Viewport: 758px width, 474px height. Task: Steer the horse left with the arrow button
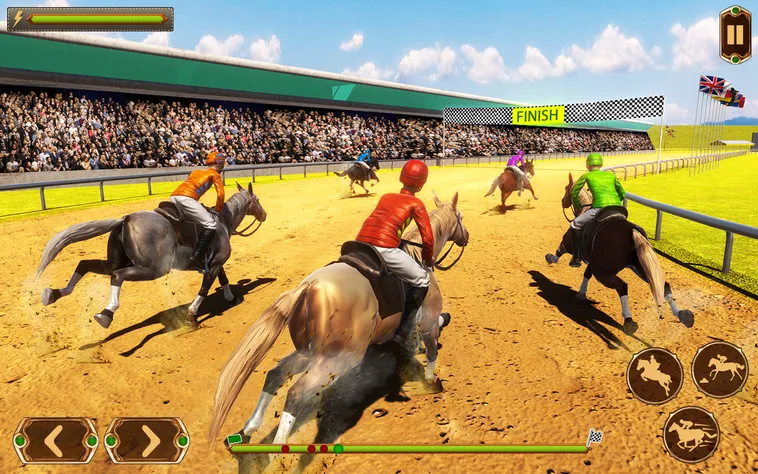coord(55,440)
